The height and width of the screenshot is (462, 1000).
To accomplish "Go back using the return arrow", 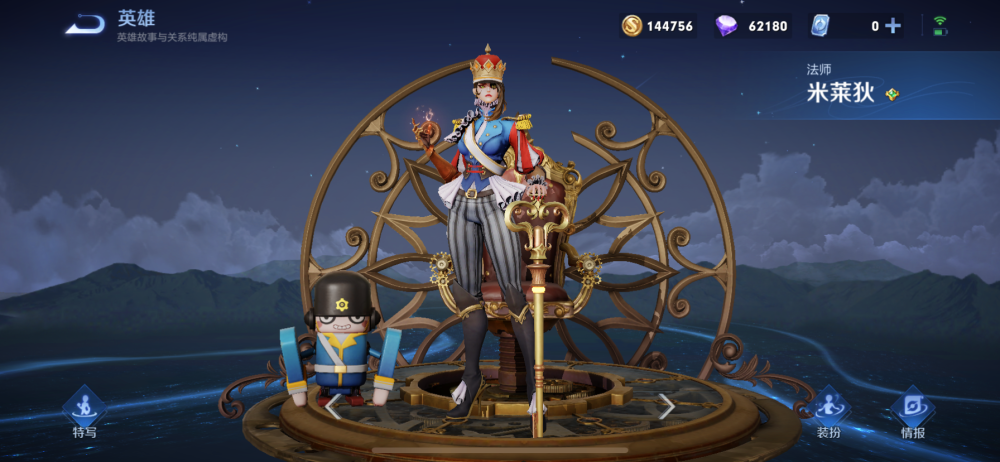I will 86,25.
